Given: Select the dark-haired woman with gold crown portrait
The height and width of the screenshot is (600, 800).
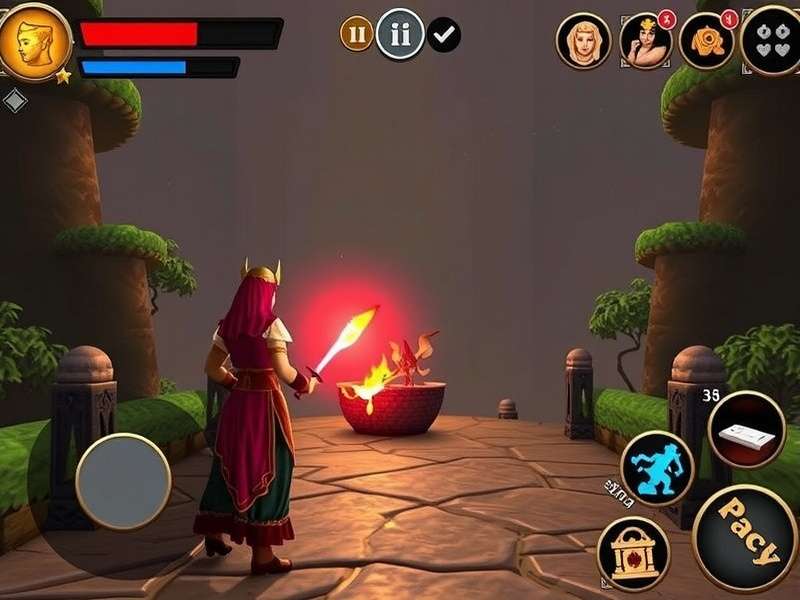Looking at the screenshot, I should pos(645,41).
